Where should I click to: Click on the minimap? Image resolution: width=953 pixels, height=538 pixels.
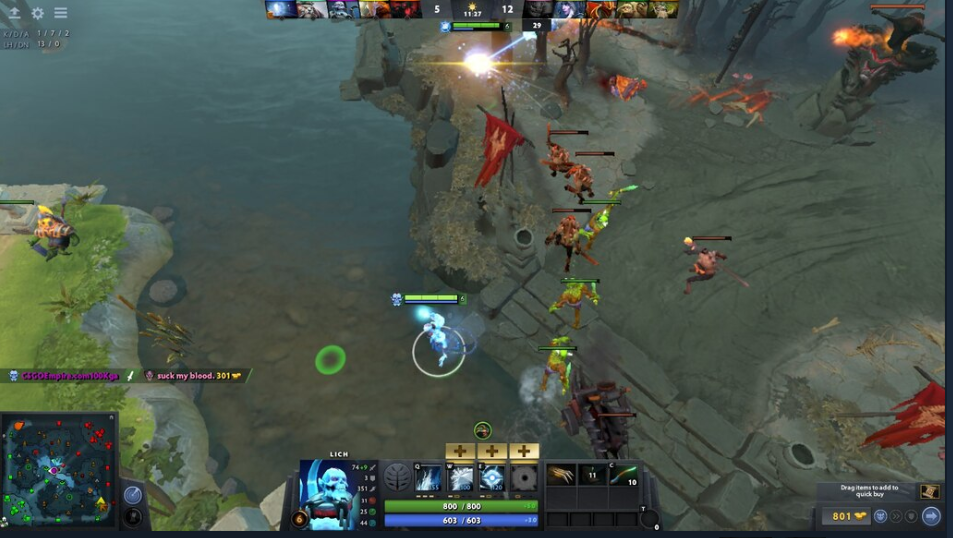[x=58, y=470]
